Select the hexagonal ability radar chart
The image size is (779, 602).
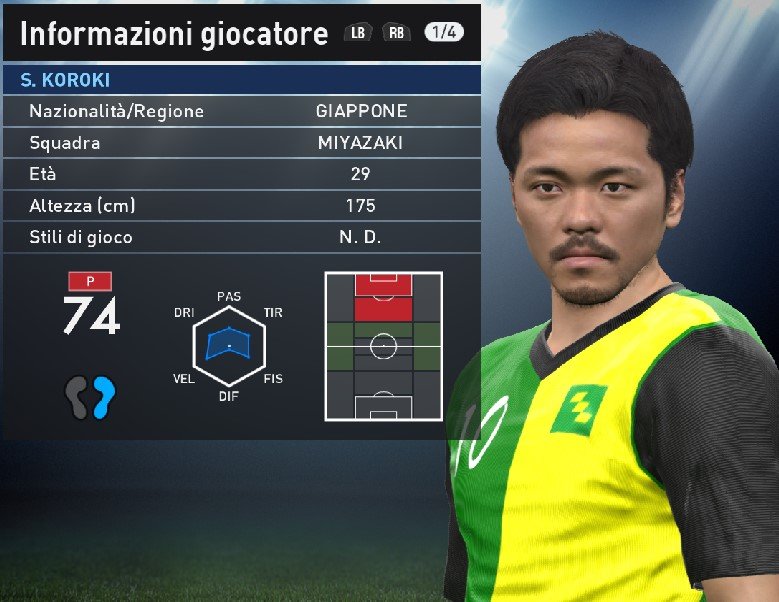coord(229,346)
